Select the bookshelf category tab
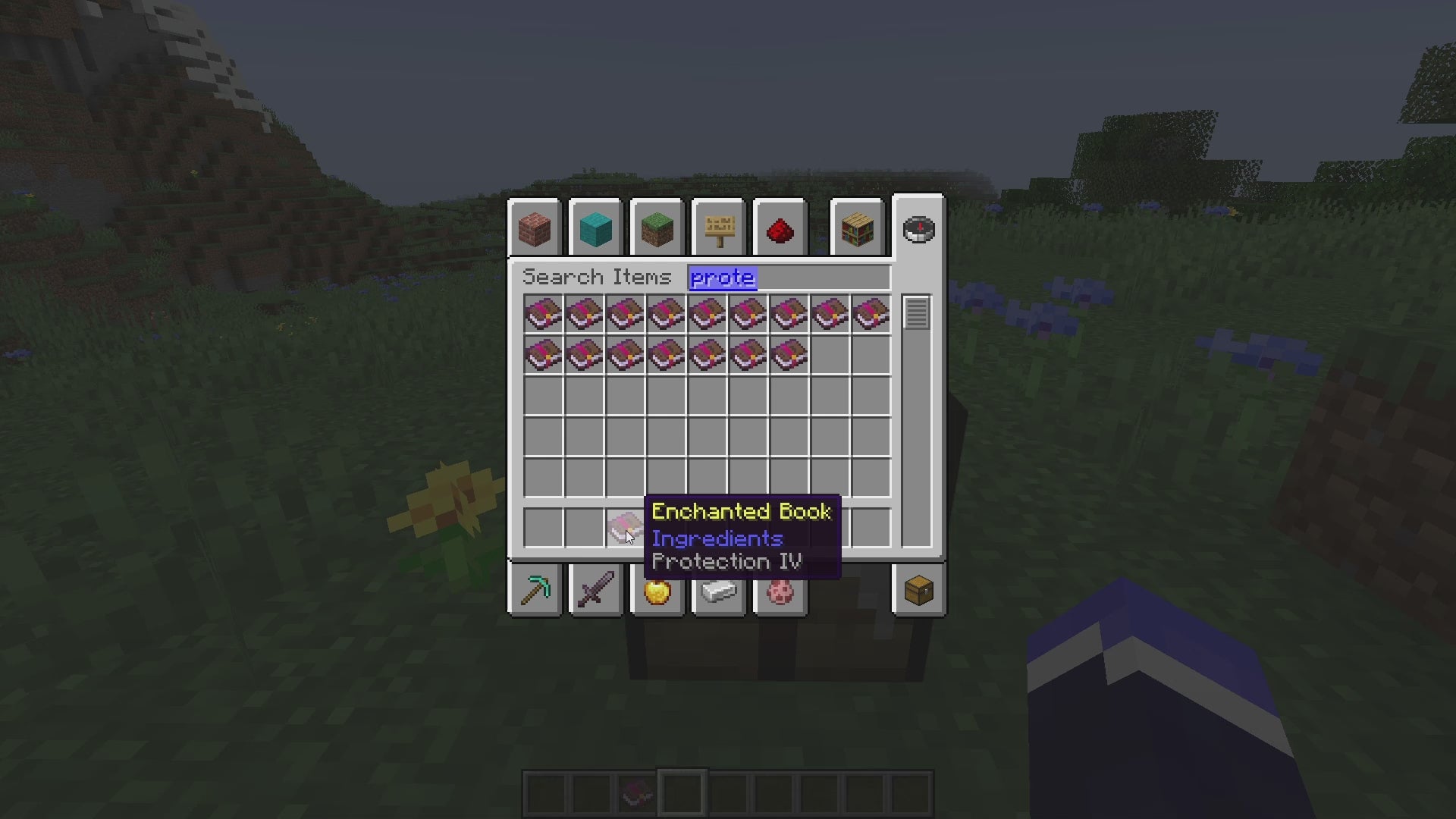Screen dimensions: 1456x819 pyautogui.click(x=857, y=230)
